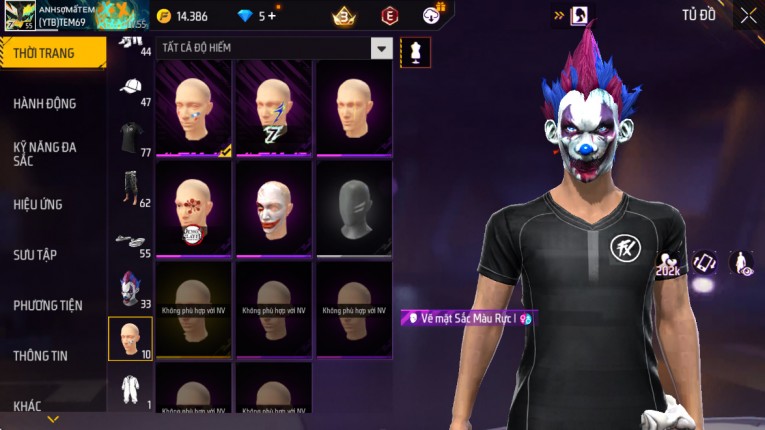Switch to the Hành Động tab
765x430 pixels.
pyautogui.click(x=45, y=103)
